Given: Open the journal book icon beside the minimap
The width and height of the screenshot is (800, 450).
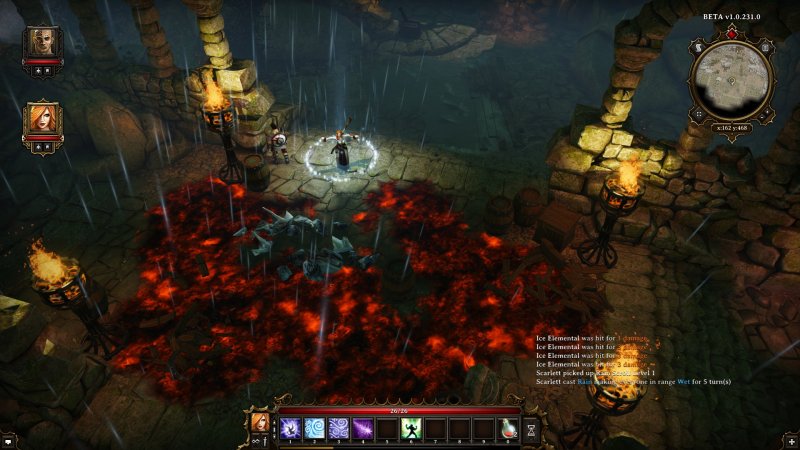Looking at the screenshot, I should (x=767, y=47).
